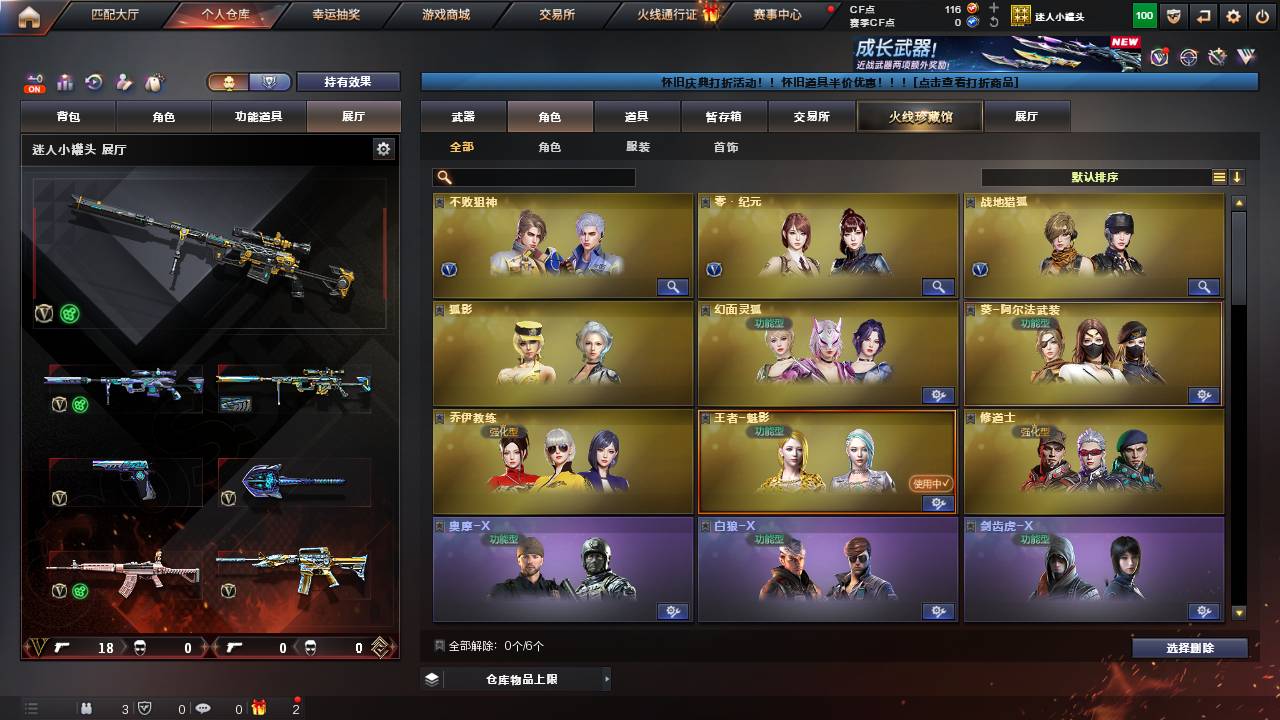
Task: Click the plus icon to add CF点
Action: tap(993, 8)
